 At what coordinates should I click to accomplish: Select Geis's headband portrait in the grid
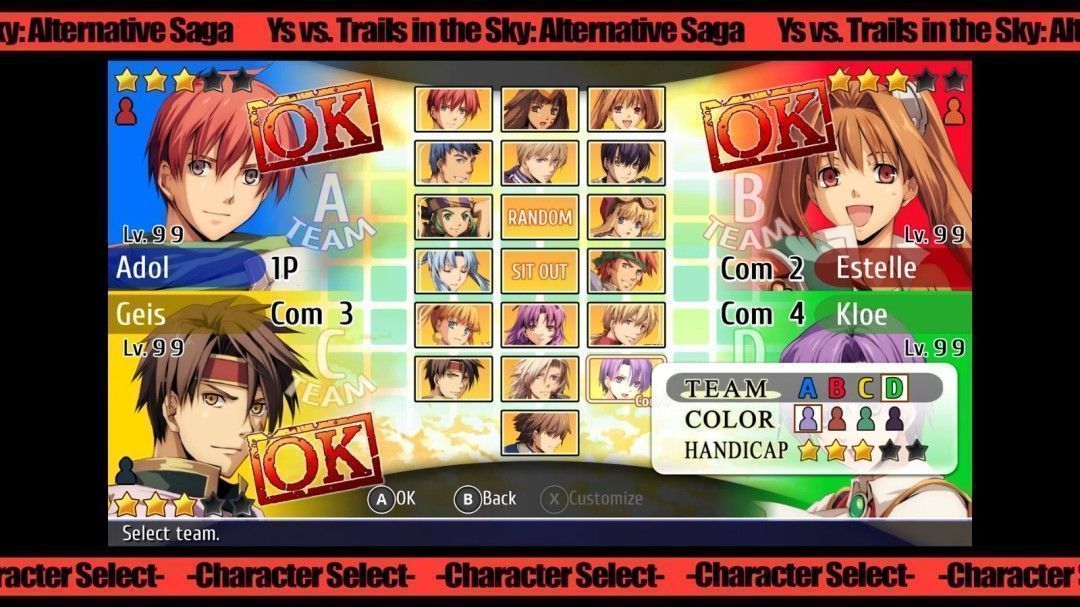click(x=454, y=378)
